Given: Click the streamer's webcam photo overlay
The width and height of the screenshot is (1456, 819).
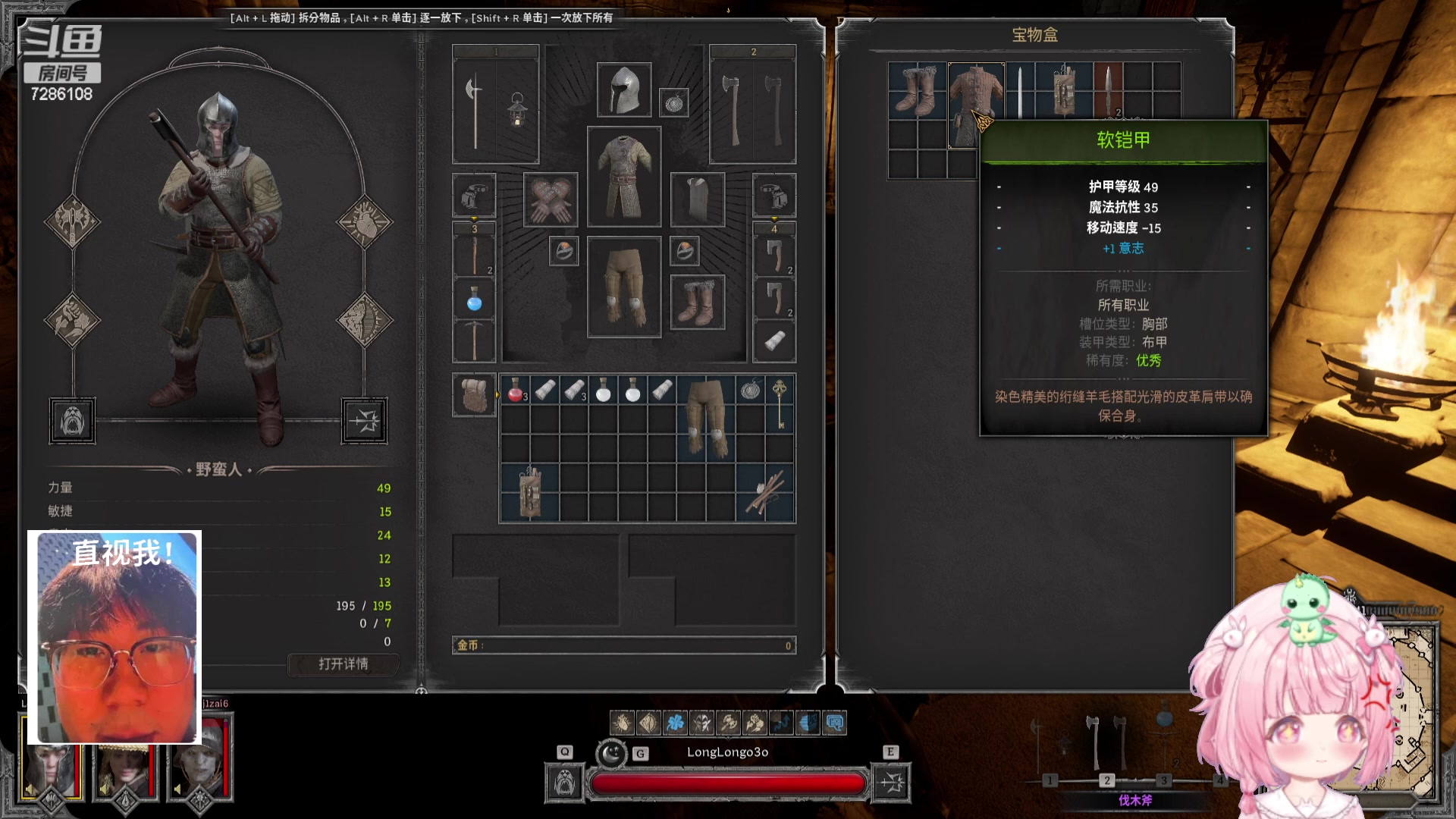Looking at the screenshot, I should 115,637.
